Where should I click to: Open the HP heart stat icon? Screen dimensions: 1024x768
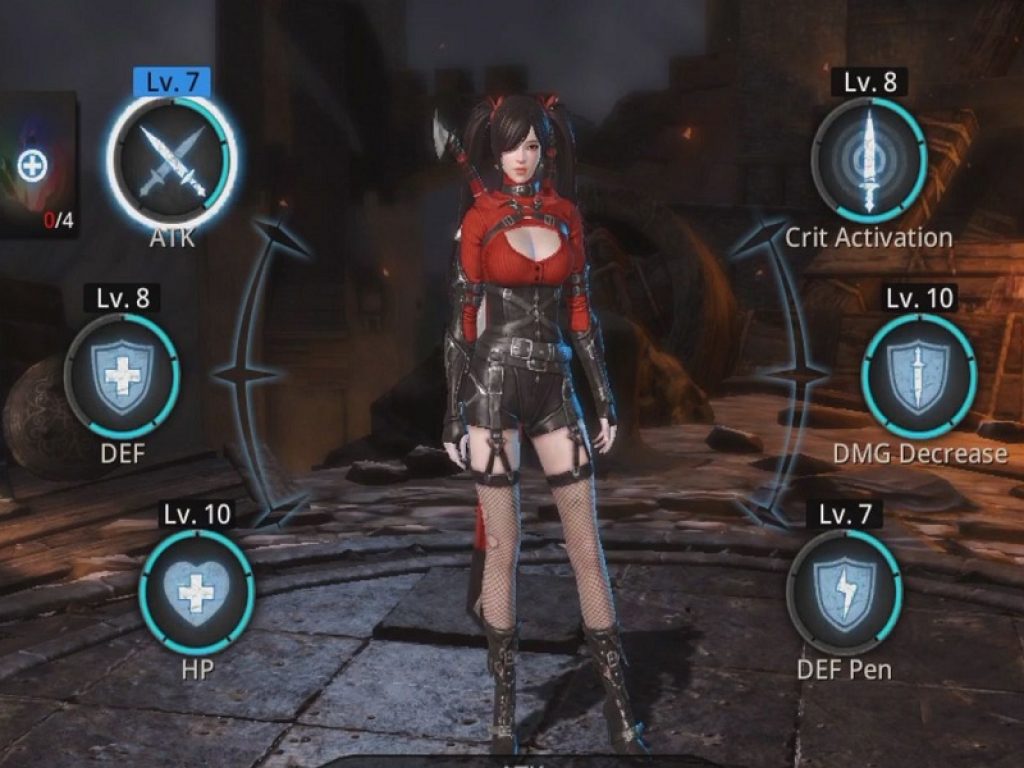[x=196, y=591]
